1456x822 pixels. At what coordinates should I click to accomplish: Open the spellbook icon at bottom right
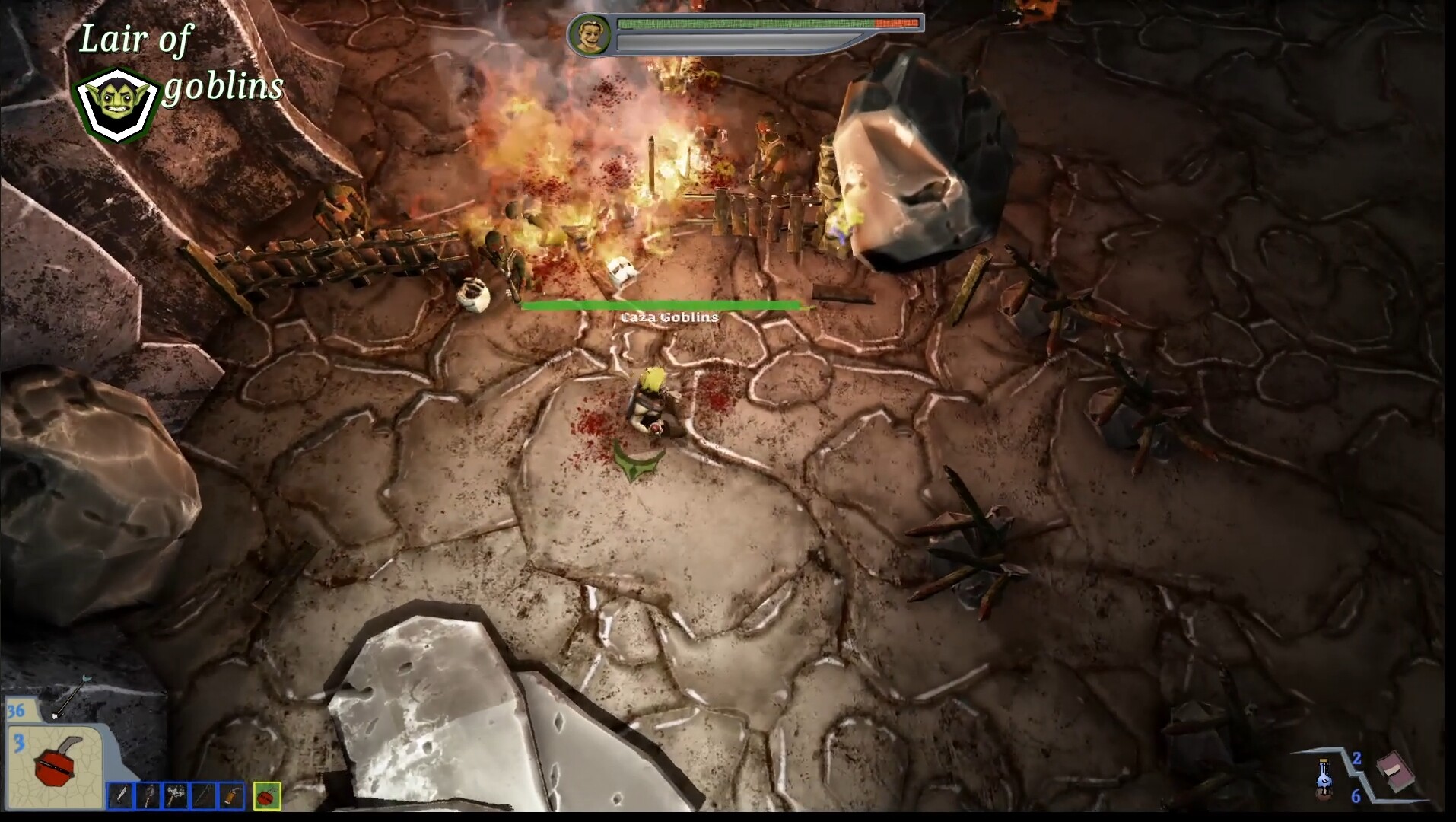tap(1396, 771)
